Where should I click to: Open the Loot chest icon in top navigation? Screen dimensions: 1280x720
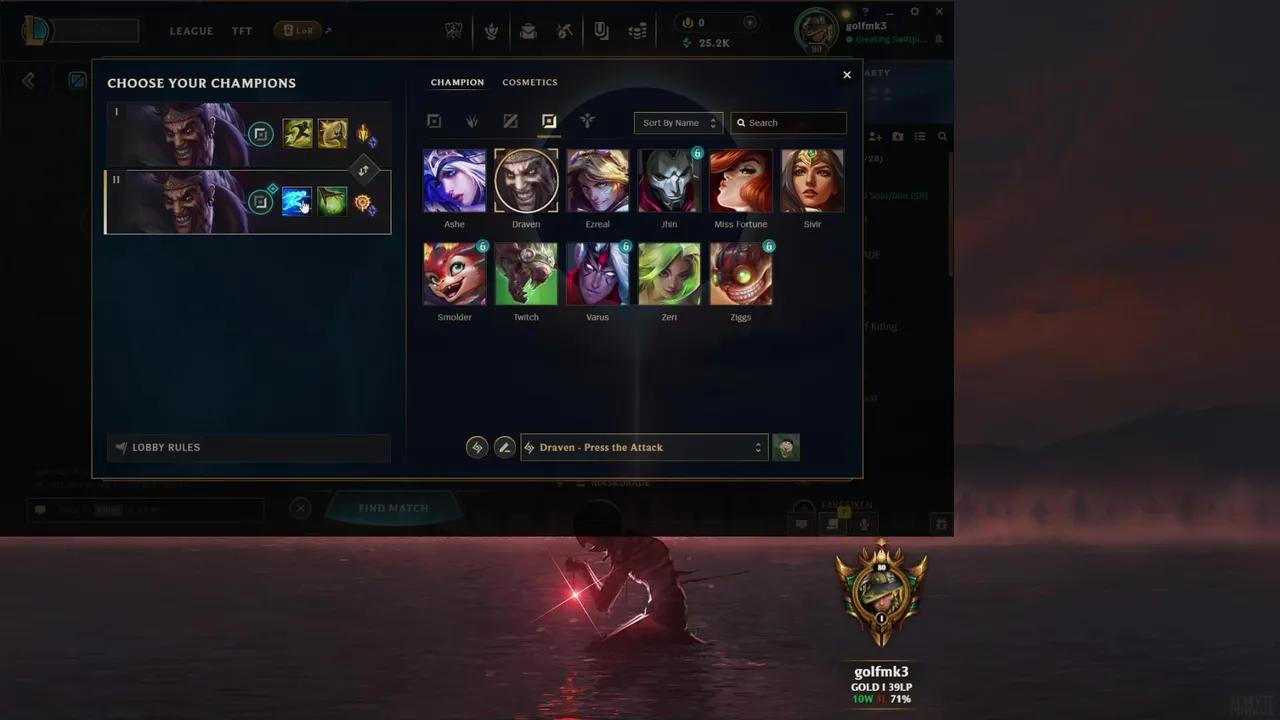click(x=528, y=30)
